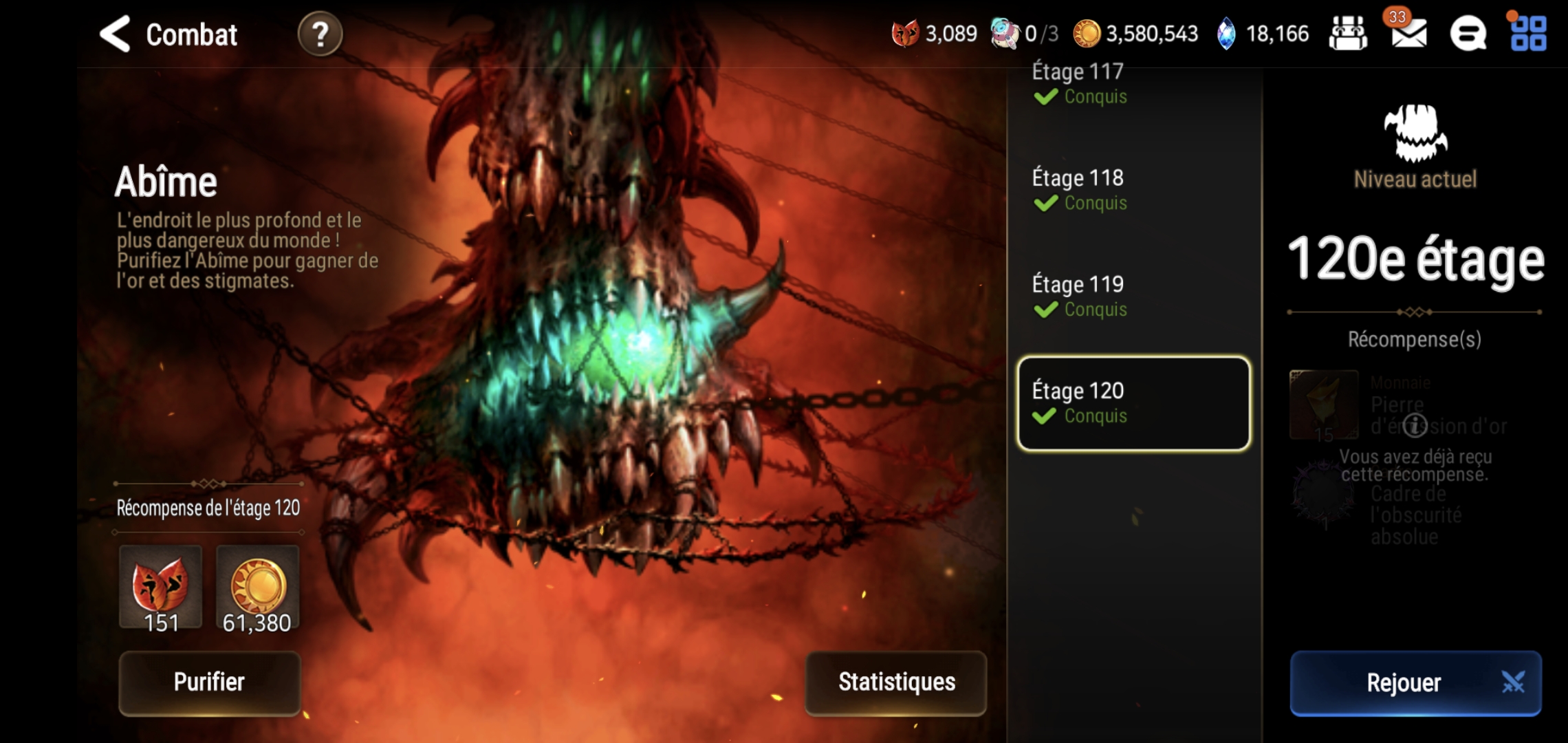Tap the stigmata currency icon in top bar
1568x743 pixels.
[905, 34]
